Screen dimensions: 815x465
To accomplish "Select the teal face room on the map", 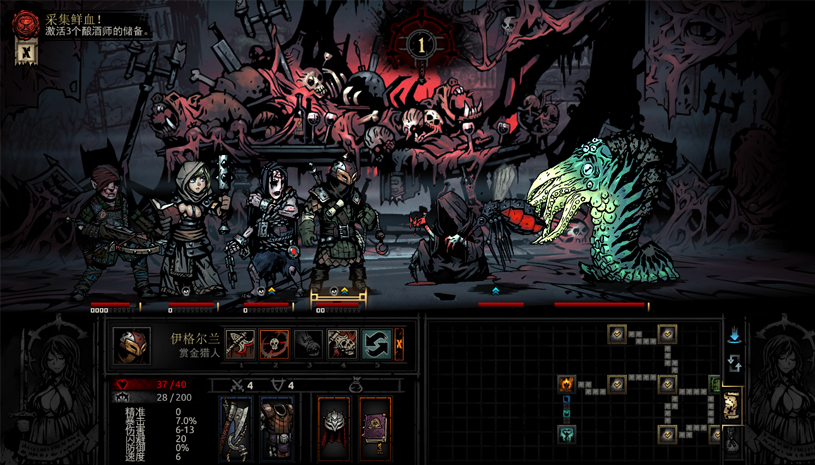I will 566,434.
